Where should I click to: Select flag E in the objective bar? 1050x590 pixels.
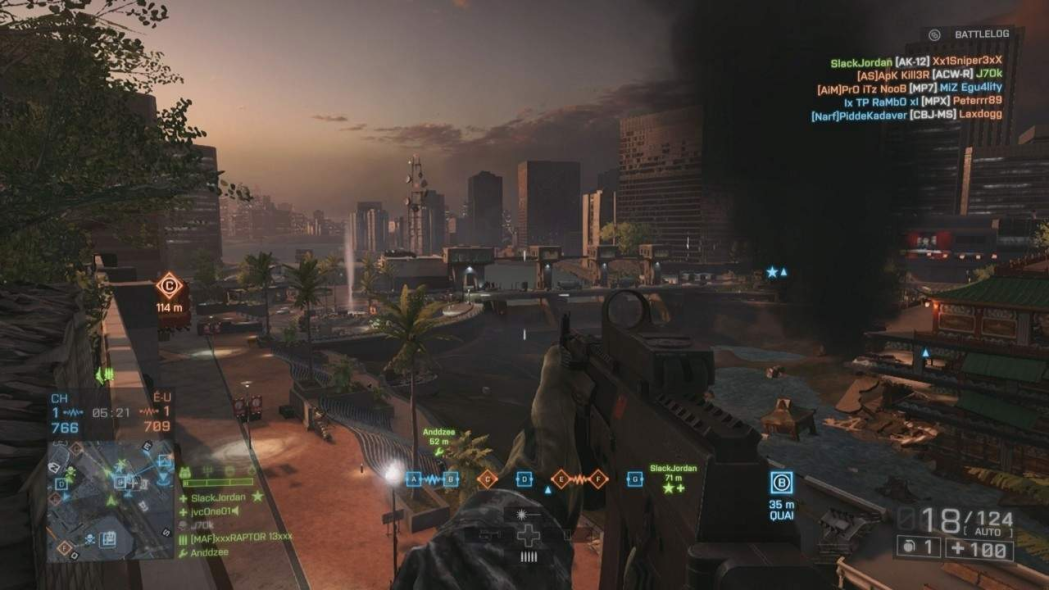click(x=560, y=479)
